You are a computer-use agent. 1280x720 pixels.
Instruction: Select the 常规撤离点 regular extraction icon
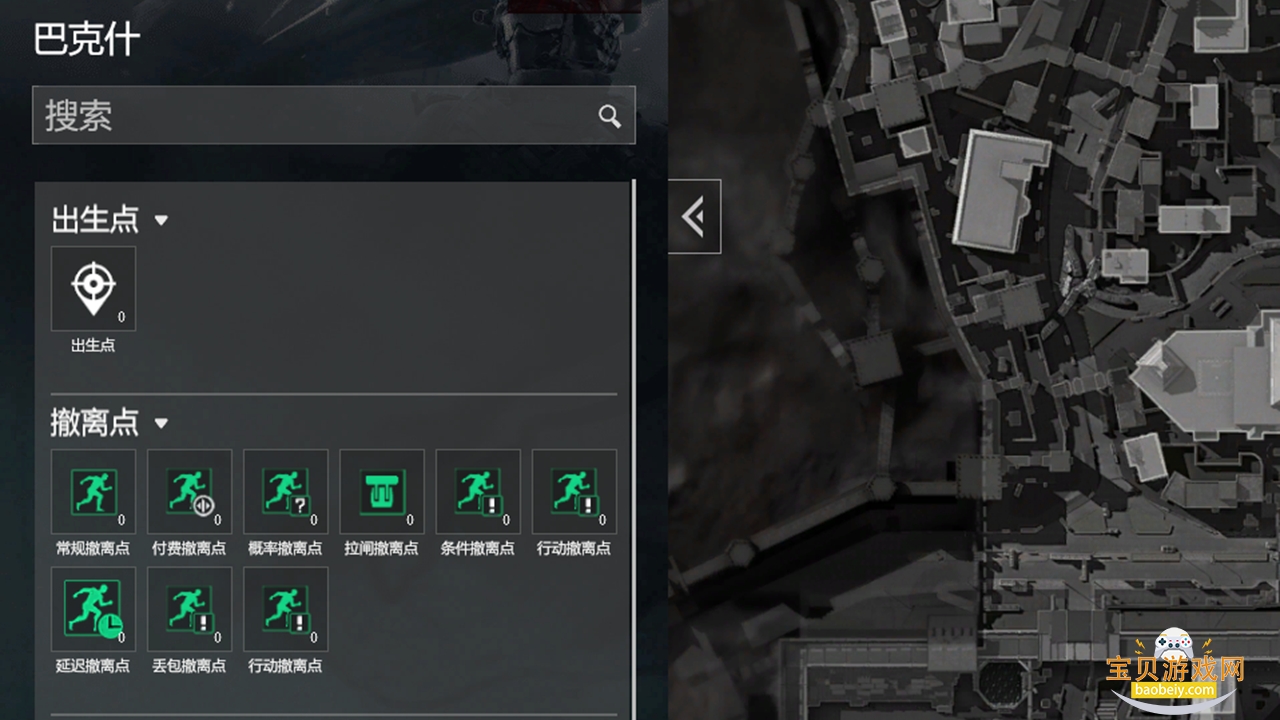coord(93,491)
